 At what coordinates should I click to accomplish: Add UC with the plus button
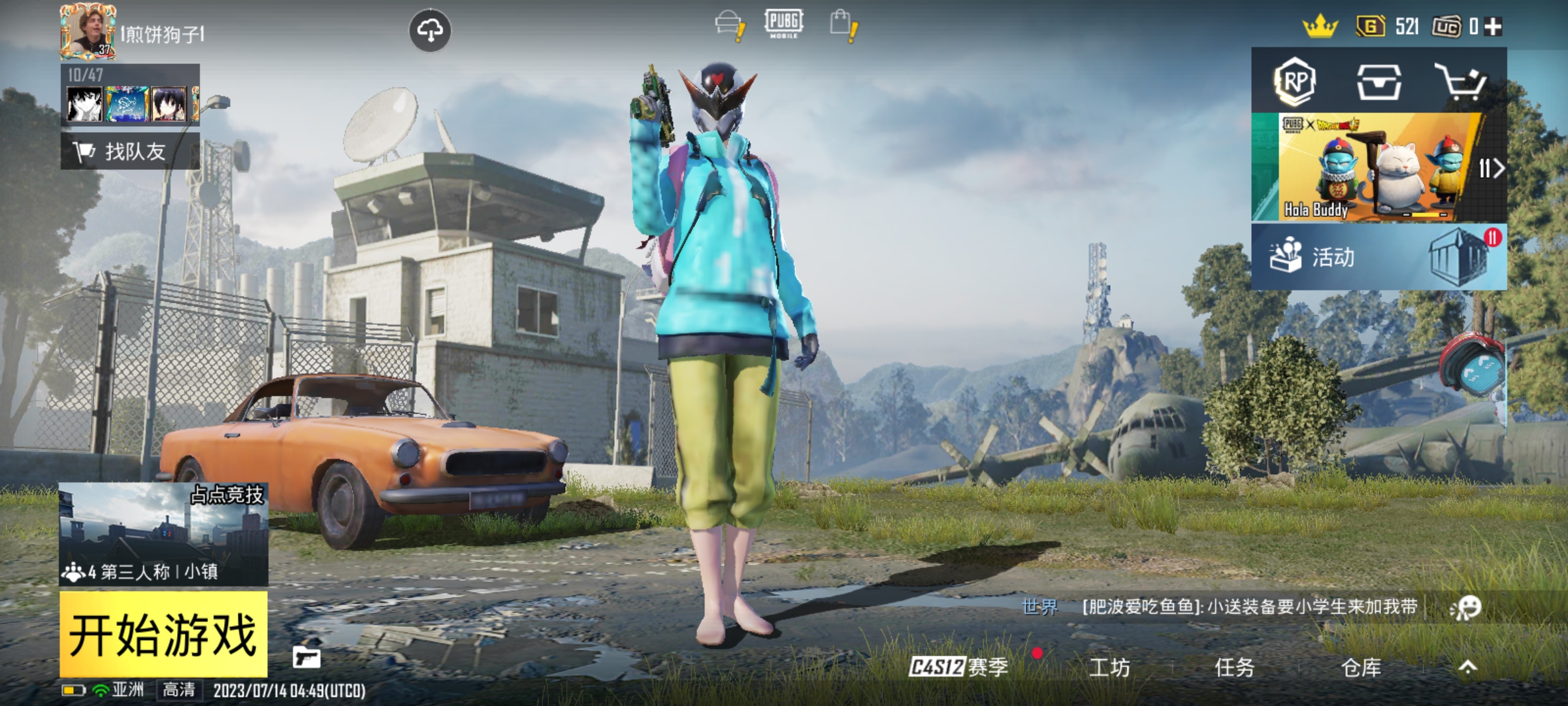[1493, 27]
